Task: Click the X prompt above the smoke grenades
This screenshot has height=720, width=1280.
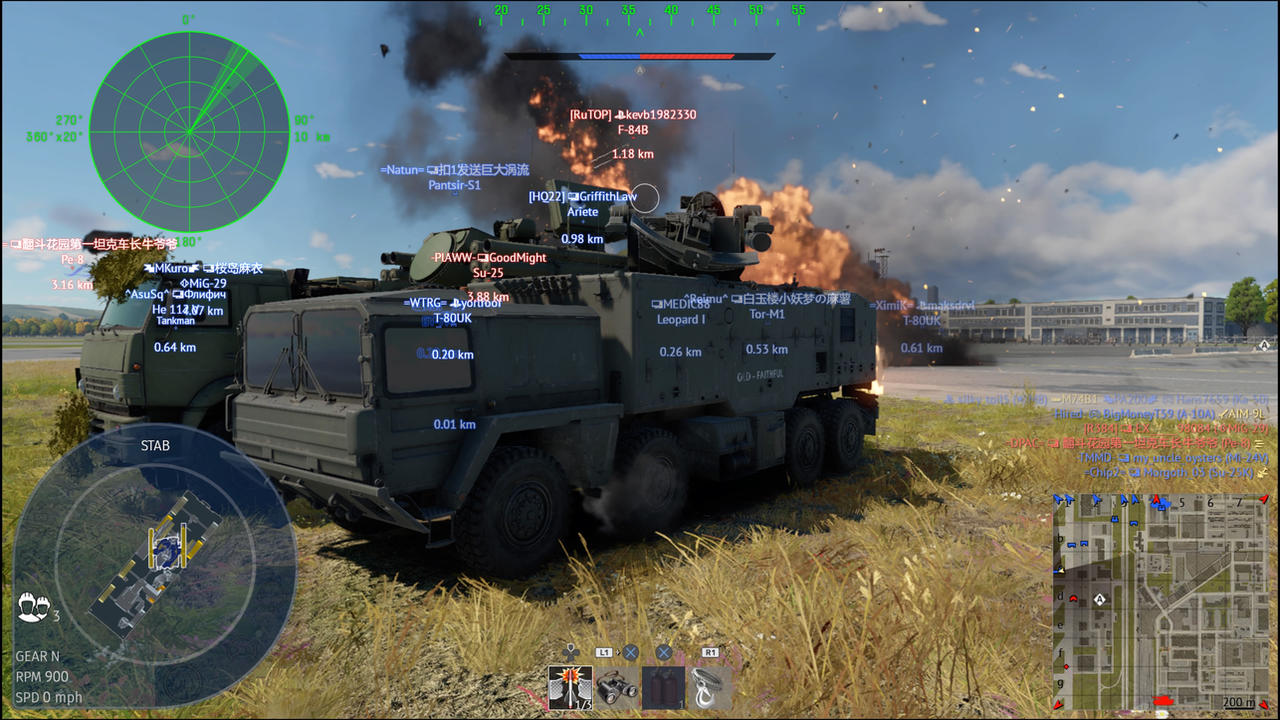Action: click(x=663, y=653)
